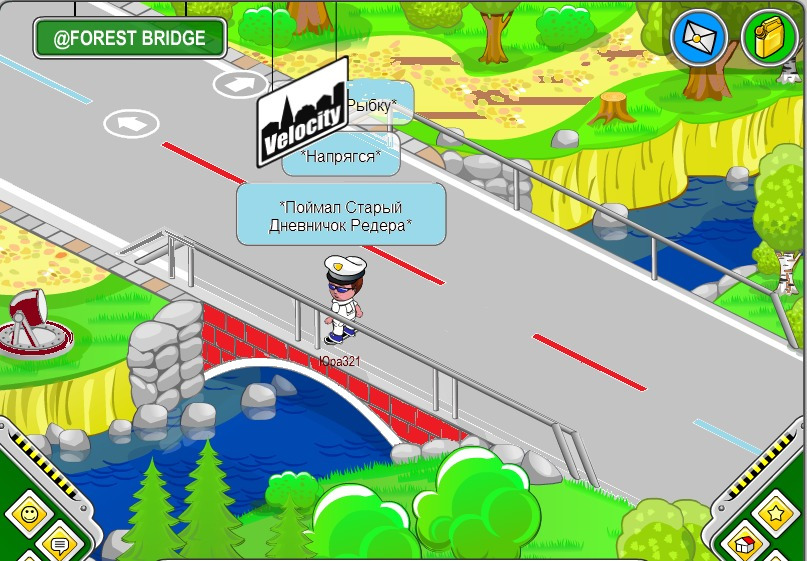Click the @FOREST BRIDGE location label
The width and height of the screenshot is (807, 561).
[x=130, y=39]
